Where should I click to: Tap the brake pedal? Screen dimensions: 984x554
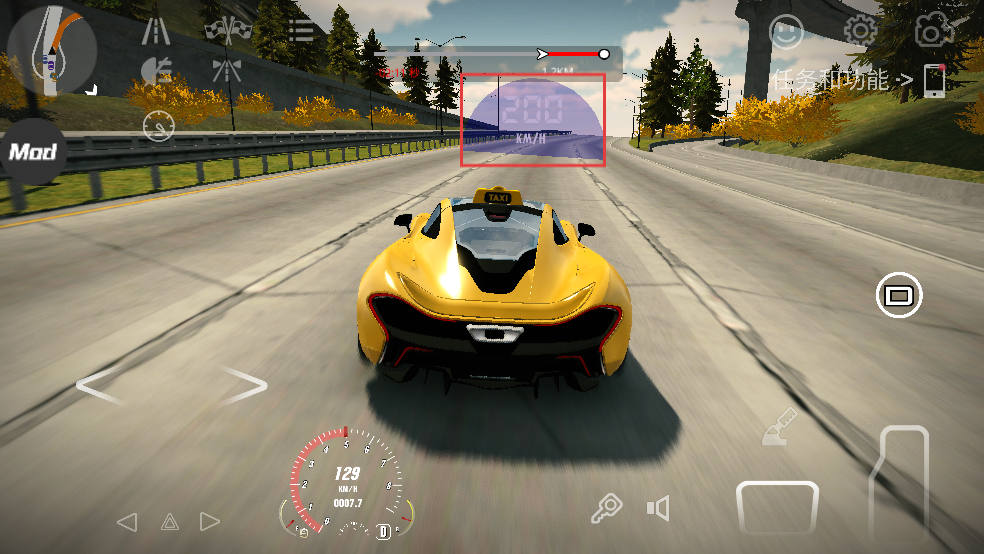[x=777, y=506]
